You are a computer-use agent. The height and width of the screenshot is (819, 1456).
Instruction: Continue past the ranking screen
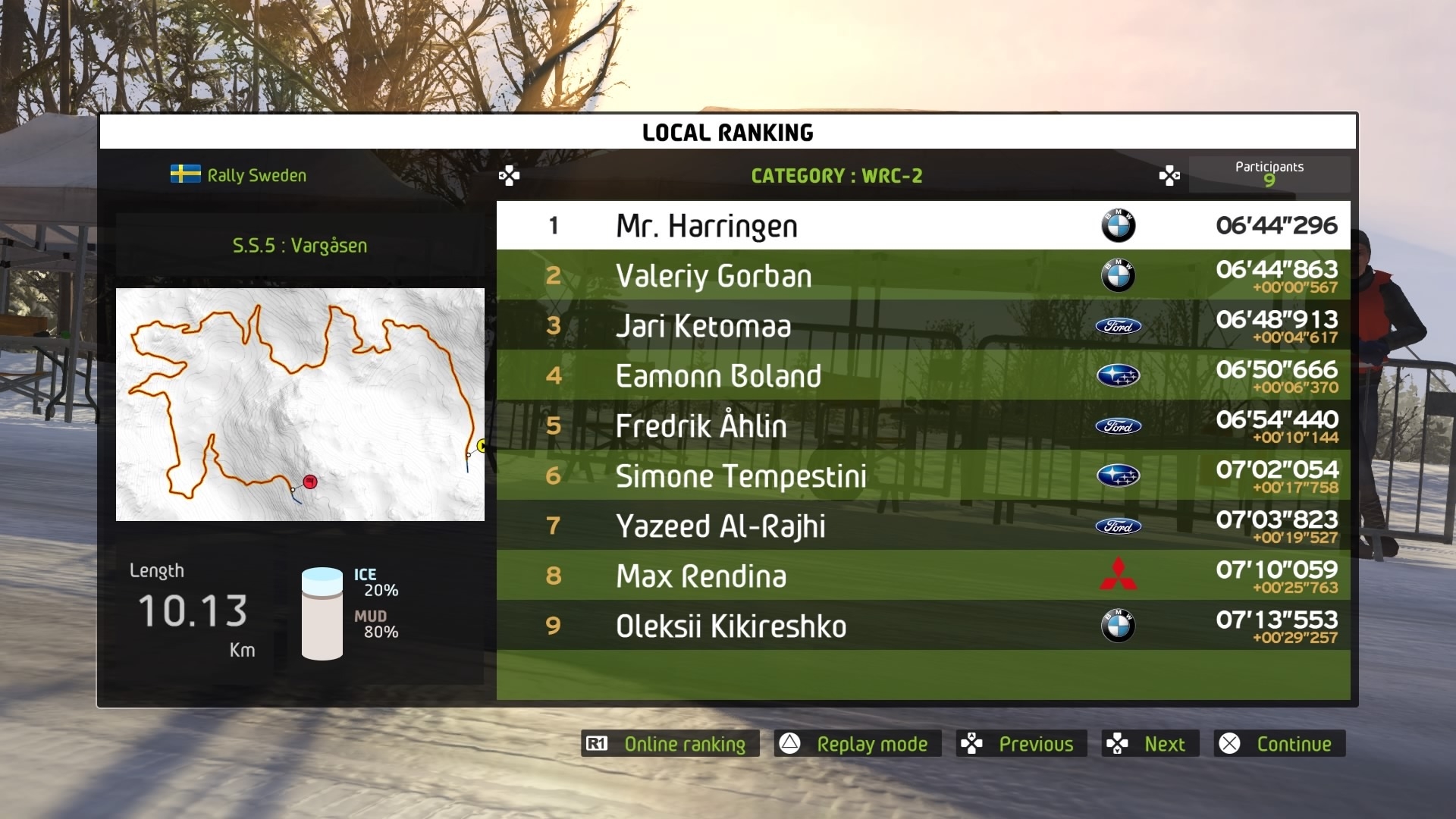(1279, 744)
